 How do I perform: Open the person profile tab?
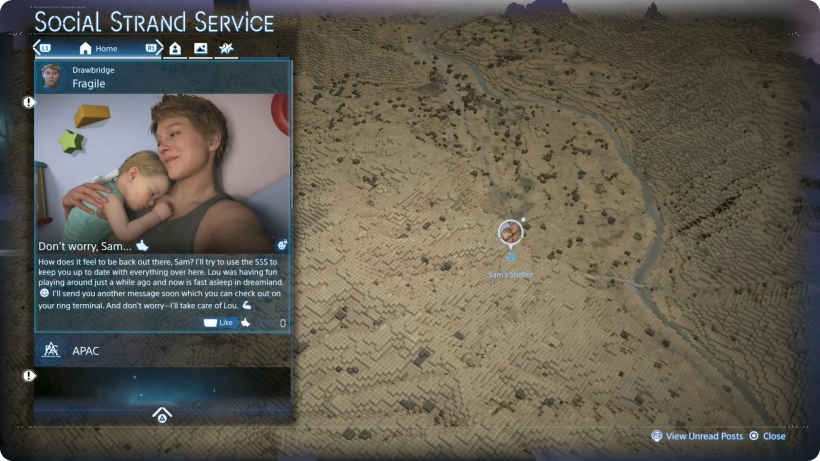(176, 48)
